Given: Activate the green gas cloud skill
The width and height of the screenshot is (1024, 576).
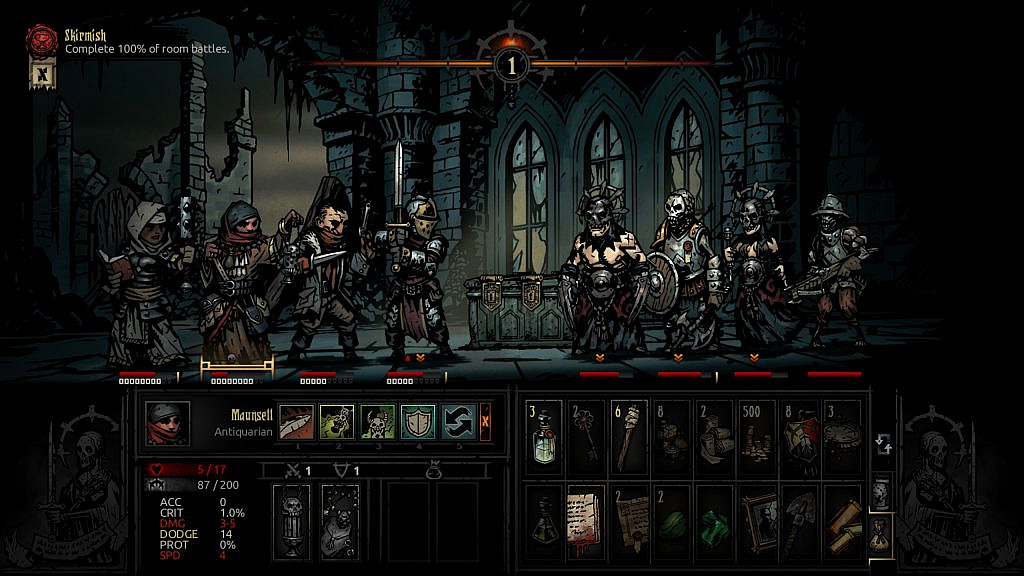Looking at the screenshot, I should tap(335, 421).
